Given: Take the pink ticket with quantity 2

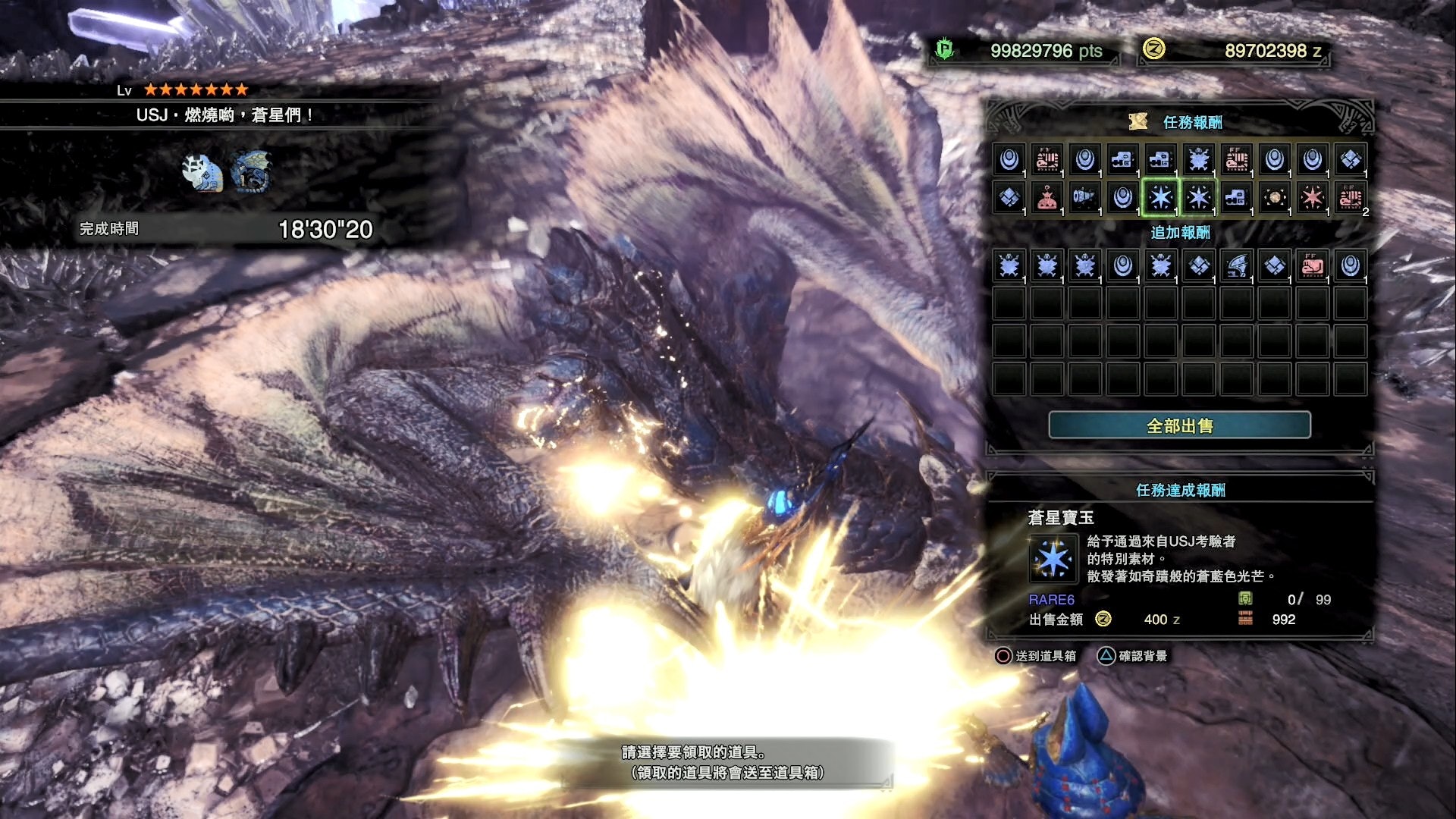Looking at the screenshot, I should (1351, 198).
